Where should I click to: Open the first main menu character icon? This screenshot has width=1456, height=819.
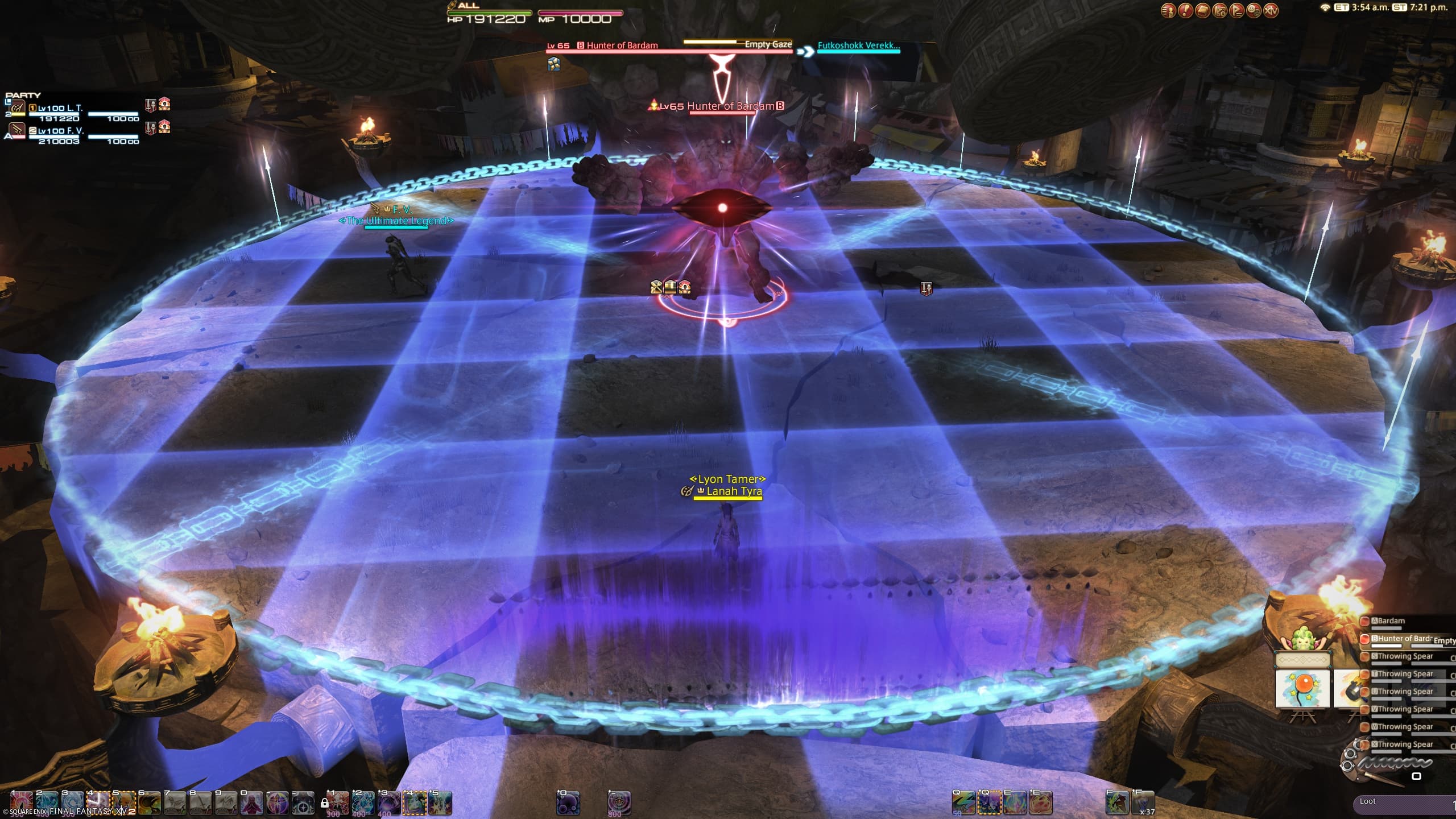point(1168,10)
